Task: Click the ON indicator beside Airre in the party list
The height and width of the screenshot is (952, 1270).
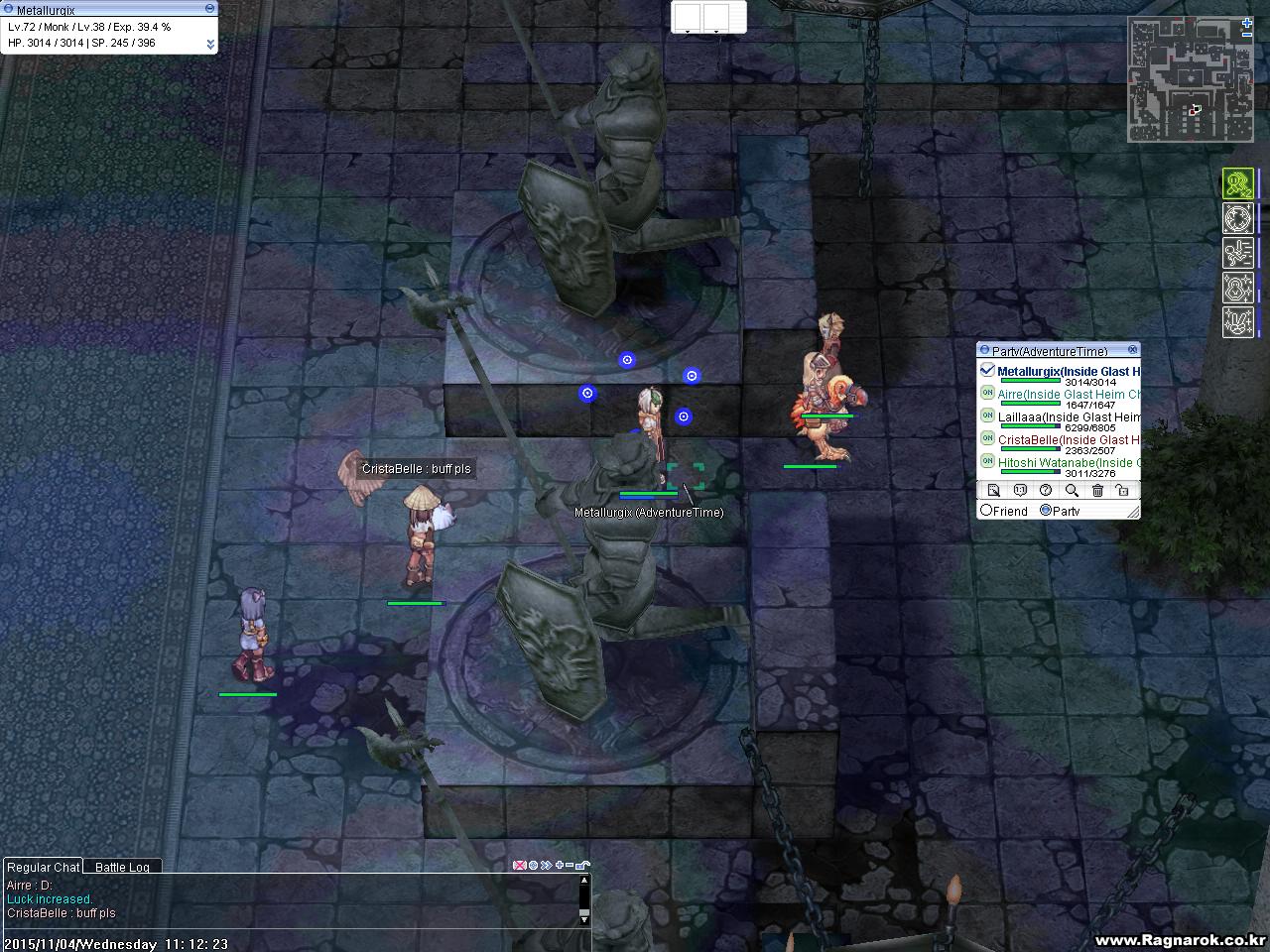Action: pyautogui.click(x=985, y=395)
